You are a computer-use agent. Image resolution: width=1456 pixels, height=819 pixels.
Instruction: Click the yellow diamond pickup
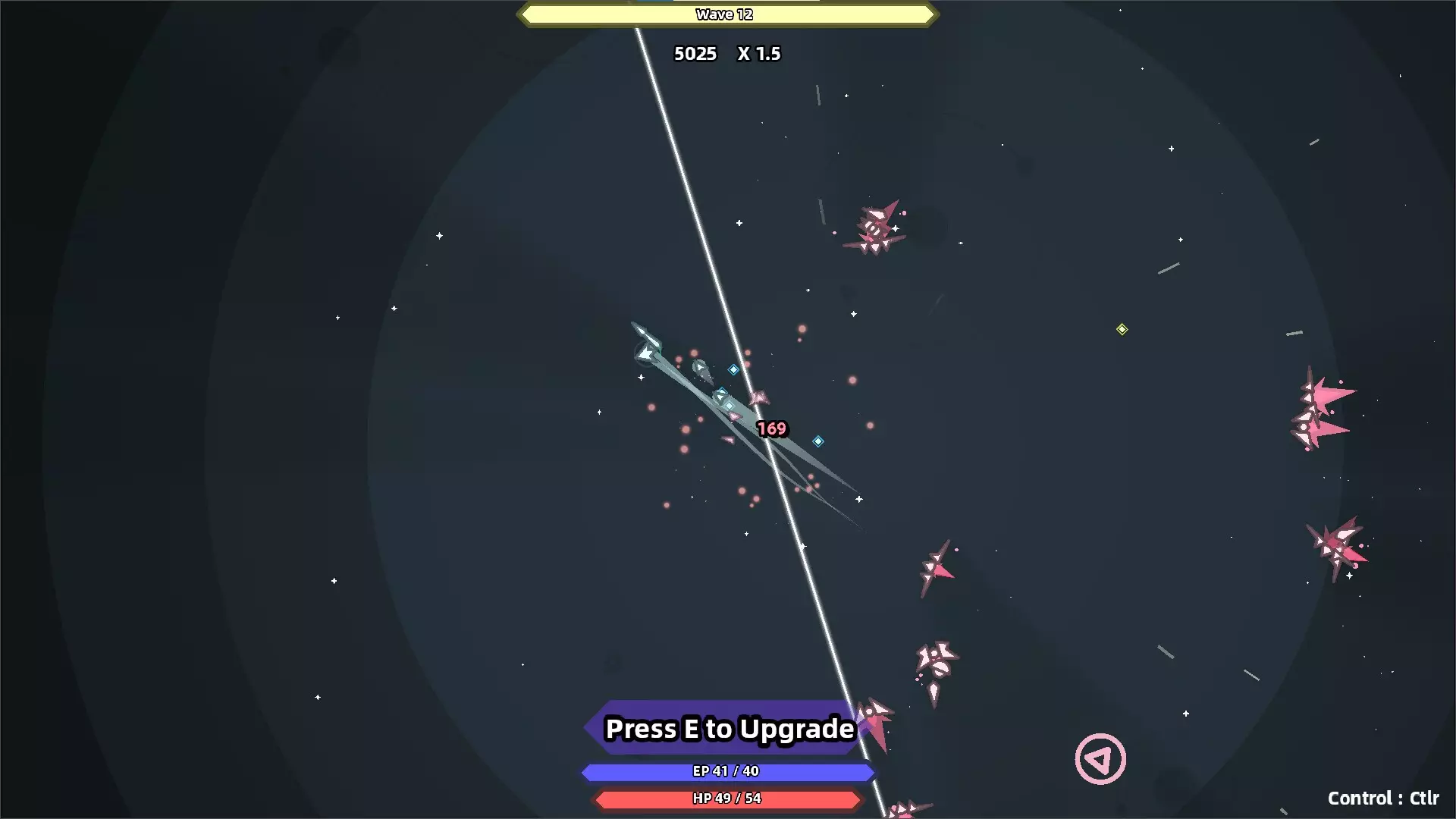point(1122,329)
